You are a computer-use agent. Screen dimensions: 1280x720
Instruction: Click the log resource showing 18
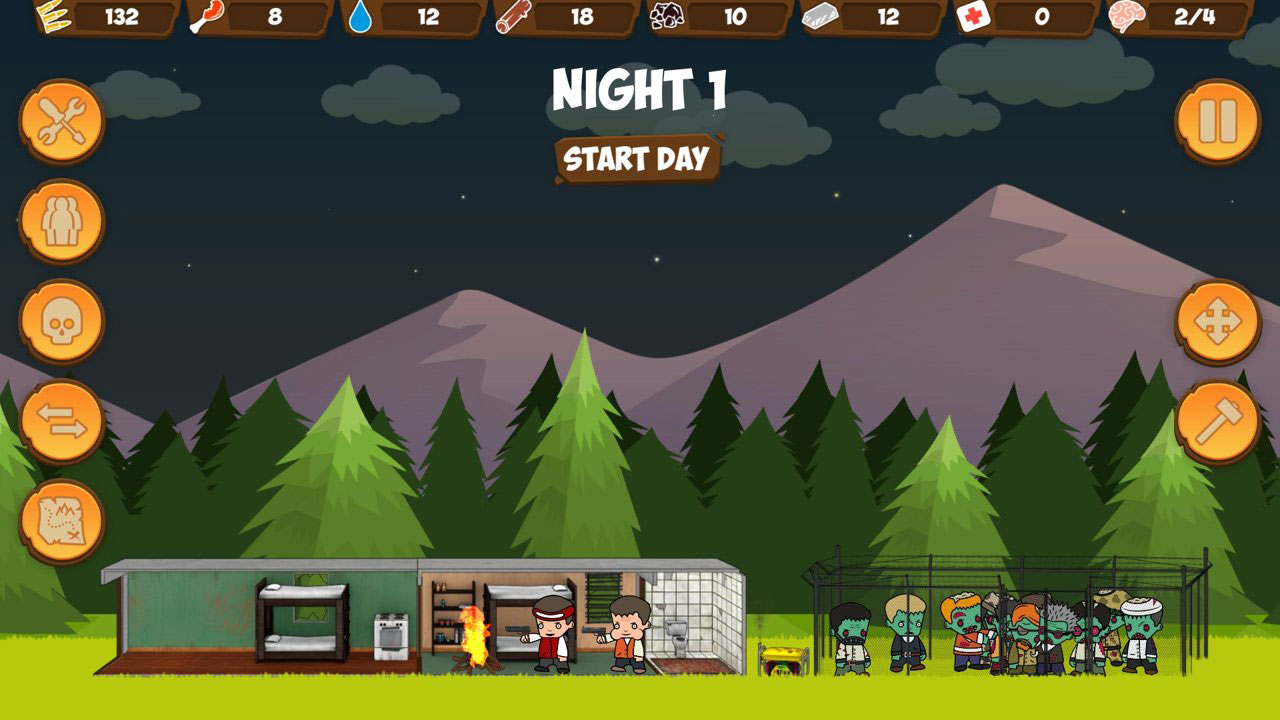[512, 16]
